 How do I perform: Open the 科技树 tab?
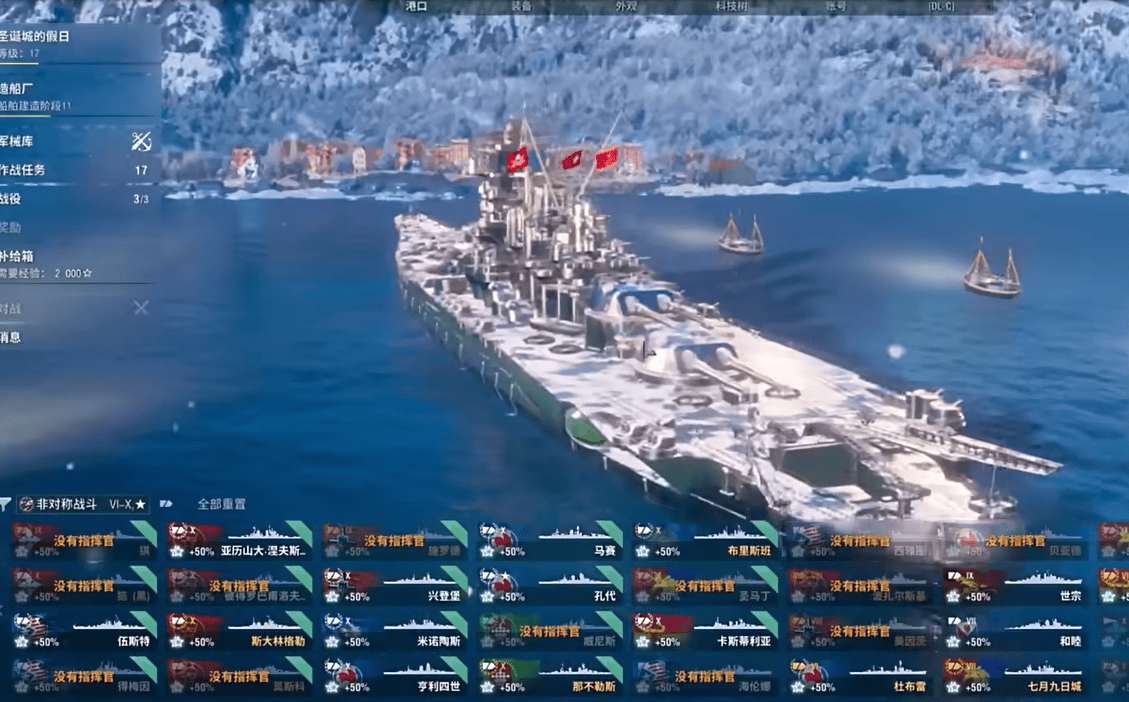click(x=731, y=6)
